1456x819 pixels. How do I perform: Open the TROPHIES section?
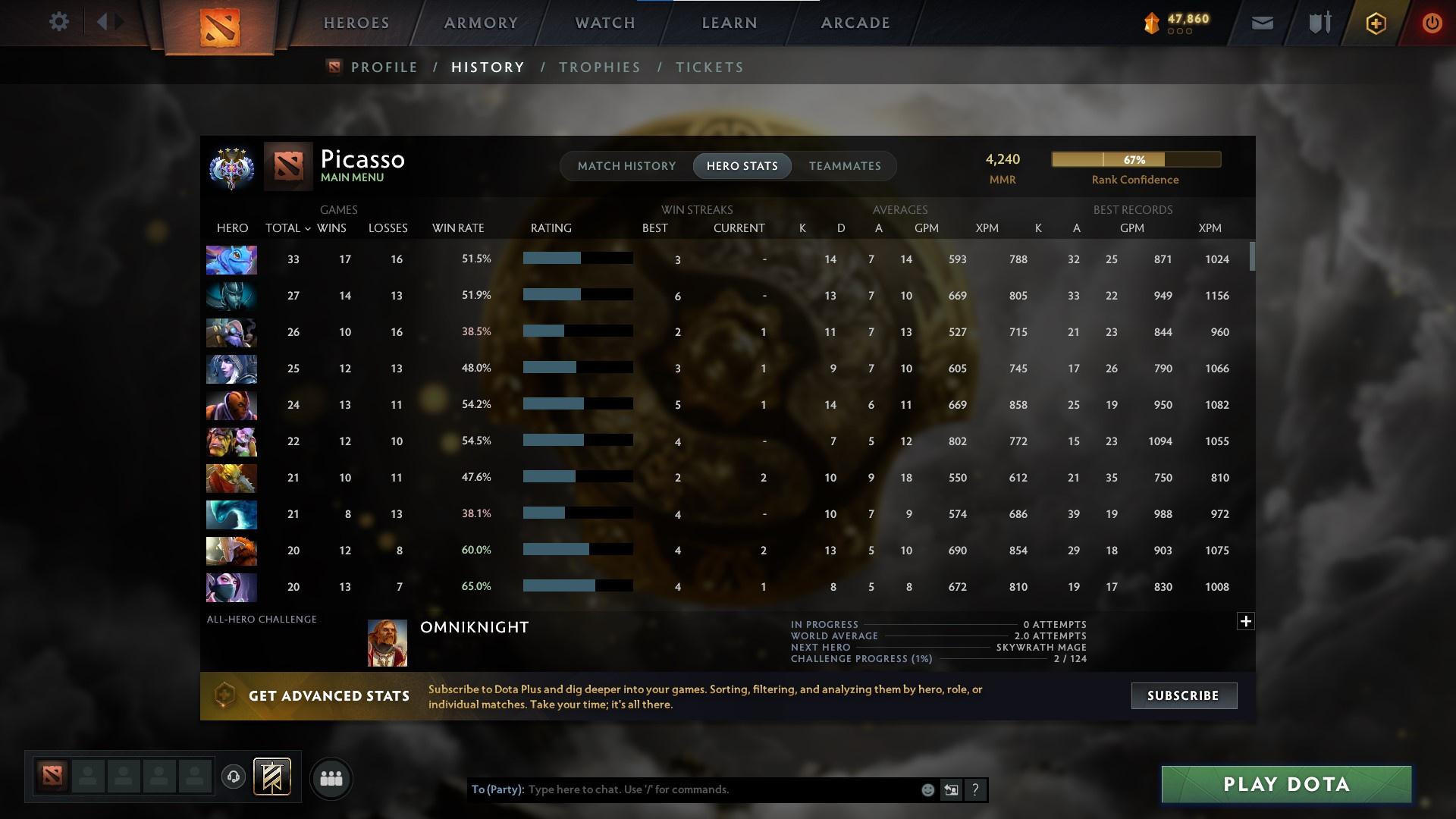(599, 67)
